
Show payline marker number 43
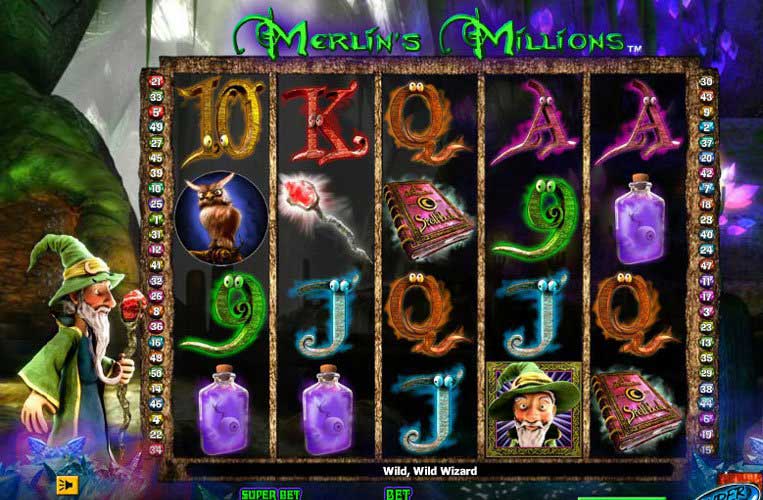pos(707,97)
